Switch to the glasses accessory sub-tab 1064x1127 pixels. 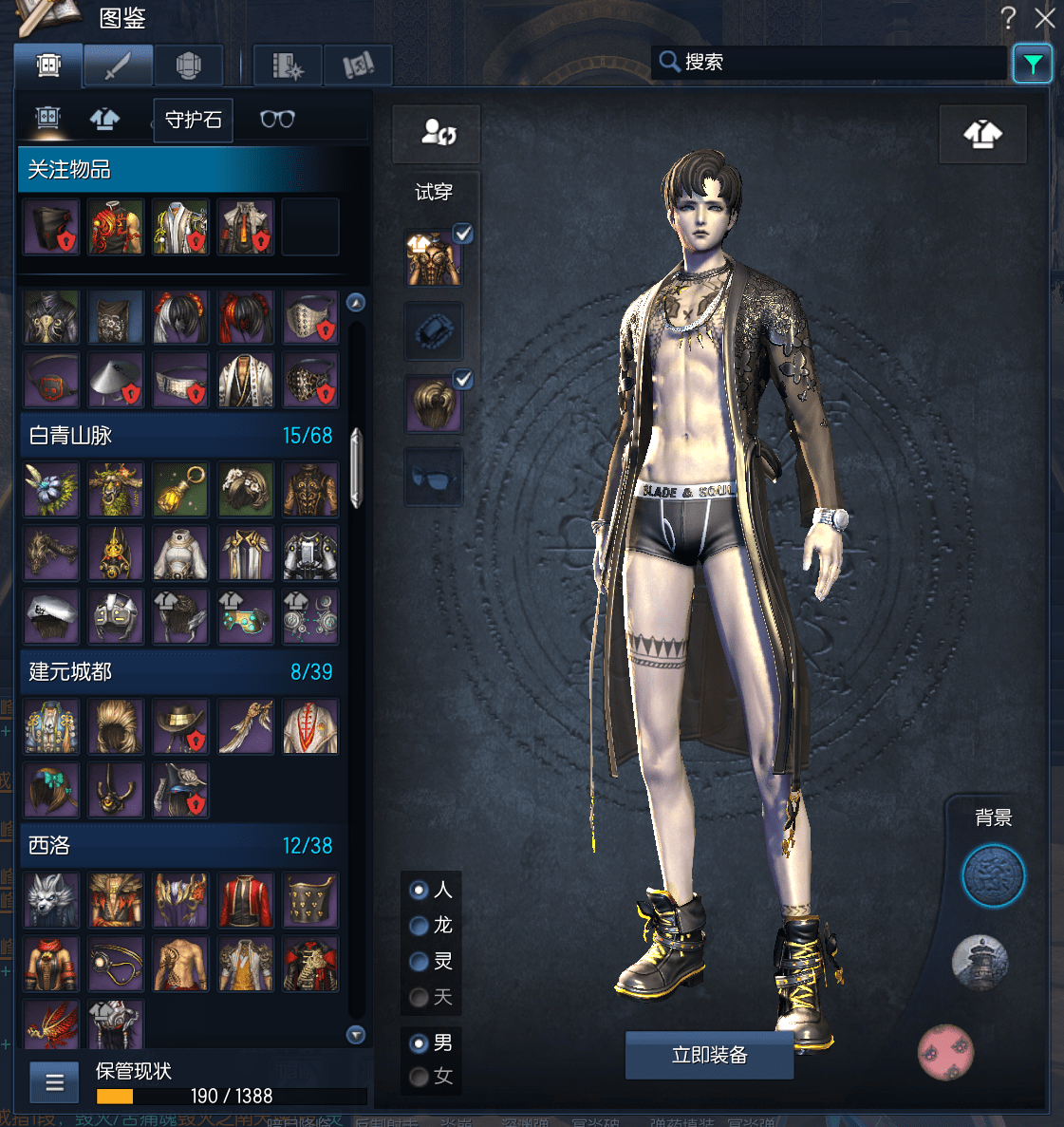277,120
